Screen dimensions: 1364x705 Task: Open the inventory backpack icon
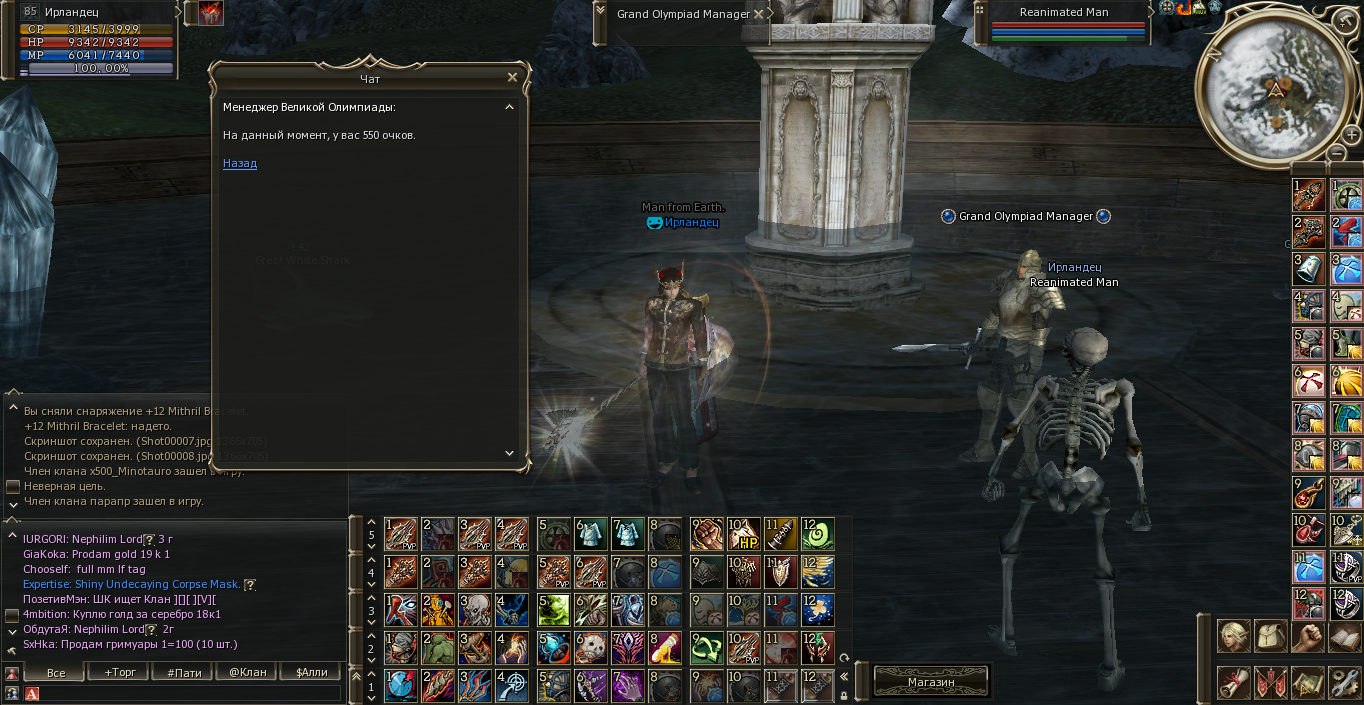1270,636
